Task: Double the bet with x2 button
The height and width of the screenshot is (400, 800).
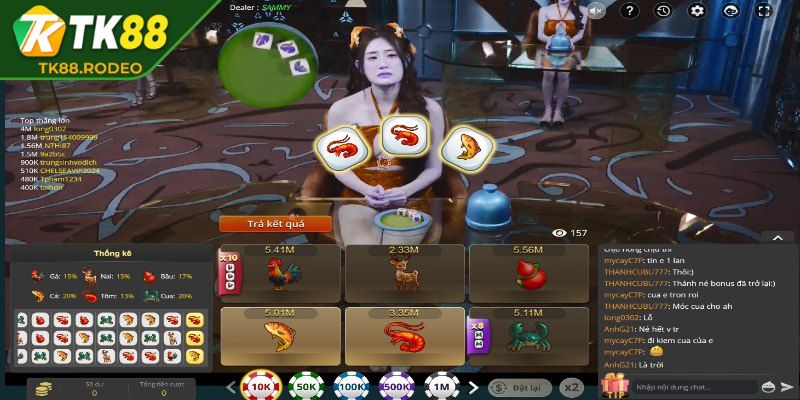Action: pos(572,387)
